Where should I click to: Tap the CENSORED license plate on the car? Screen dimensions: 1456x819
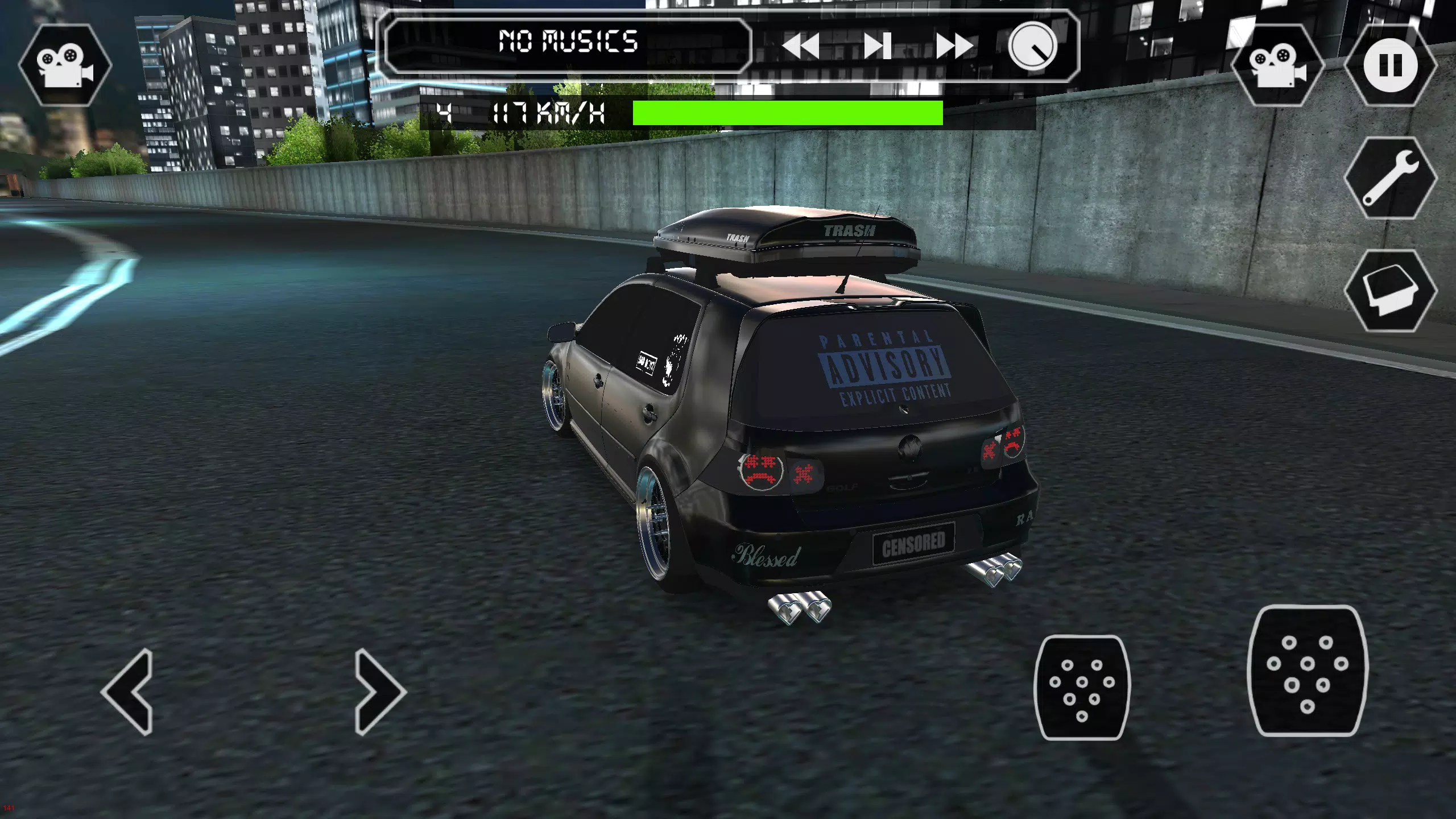(x=915, y=541)
